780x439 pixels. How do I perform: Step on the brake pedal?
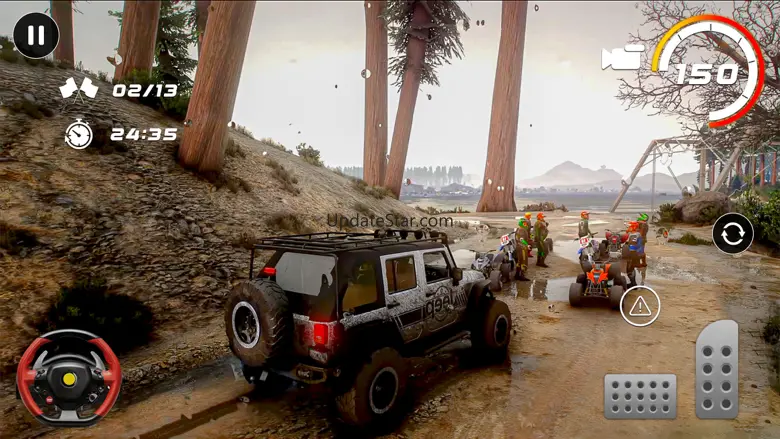tap(640, 396)
